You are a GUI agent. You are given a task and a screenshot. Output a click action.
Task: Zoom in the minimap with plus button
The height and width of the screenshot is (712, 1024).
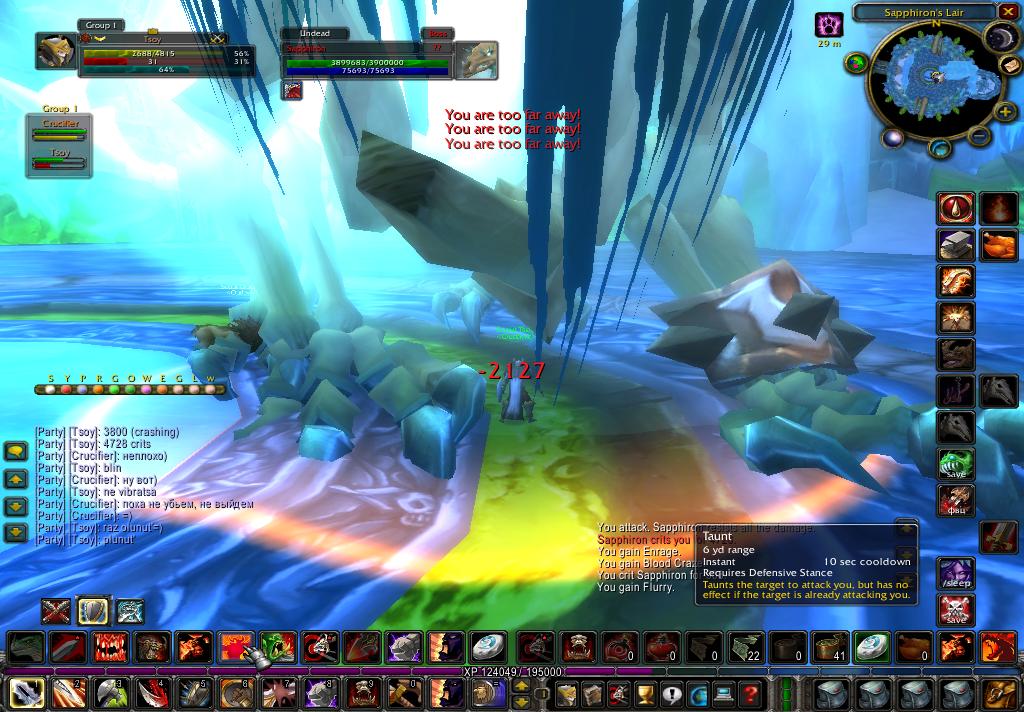1006,109
